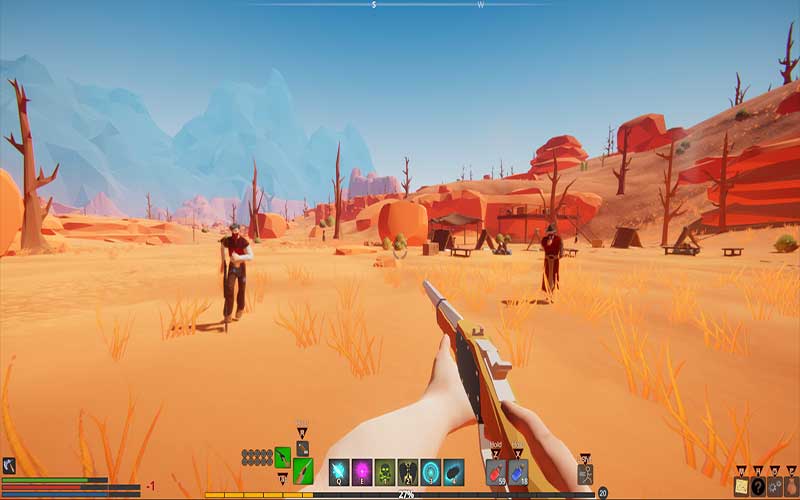The width and height of the screenshot is (800, 500).
Task: Use the red health potion
Action: click(496, 472)
